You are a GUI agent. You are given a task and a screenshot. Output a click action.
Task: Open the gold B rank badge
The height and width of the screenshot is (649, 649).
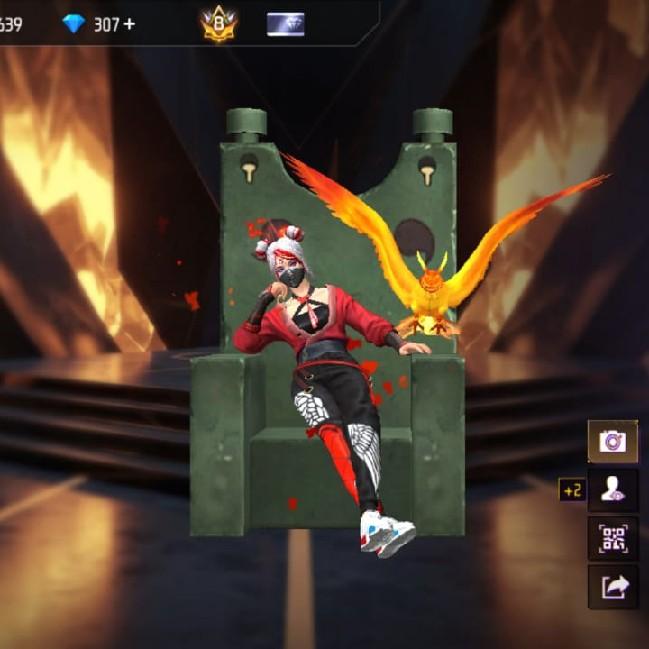pos(218,24)
